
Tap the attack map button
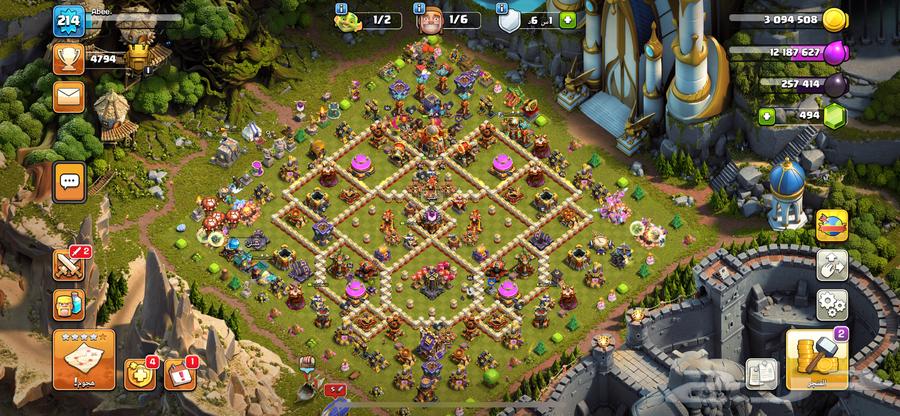83,358
